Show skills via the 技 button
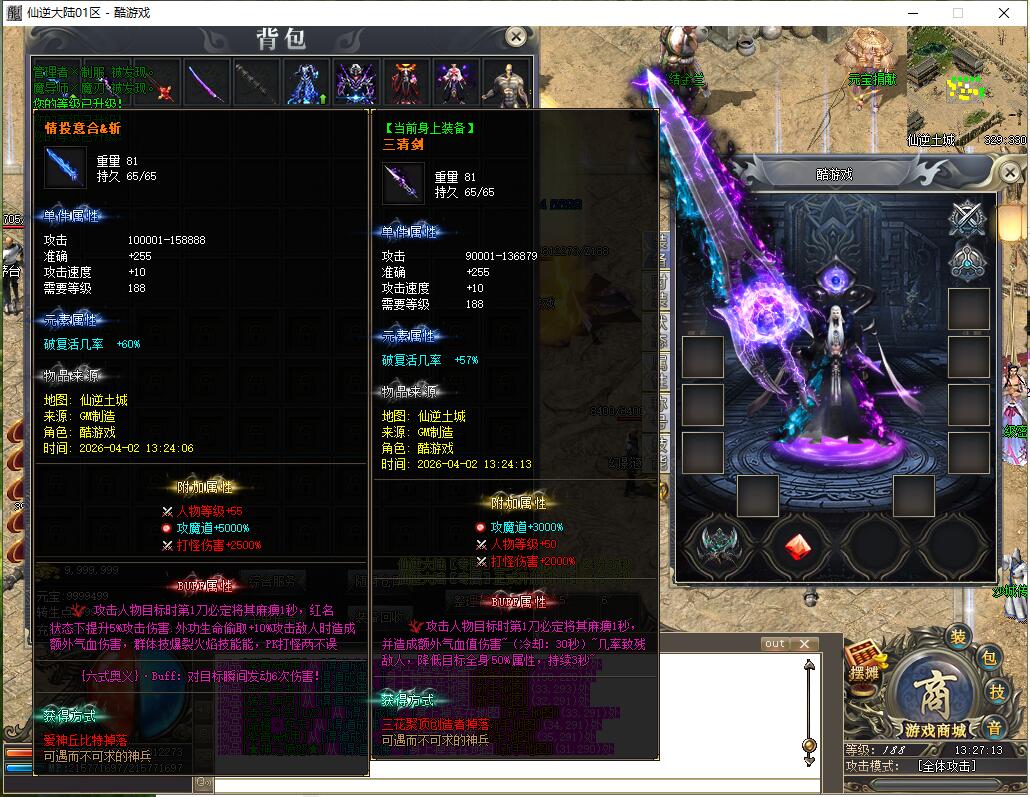1030x797 pixels. [997, 691]
